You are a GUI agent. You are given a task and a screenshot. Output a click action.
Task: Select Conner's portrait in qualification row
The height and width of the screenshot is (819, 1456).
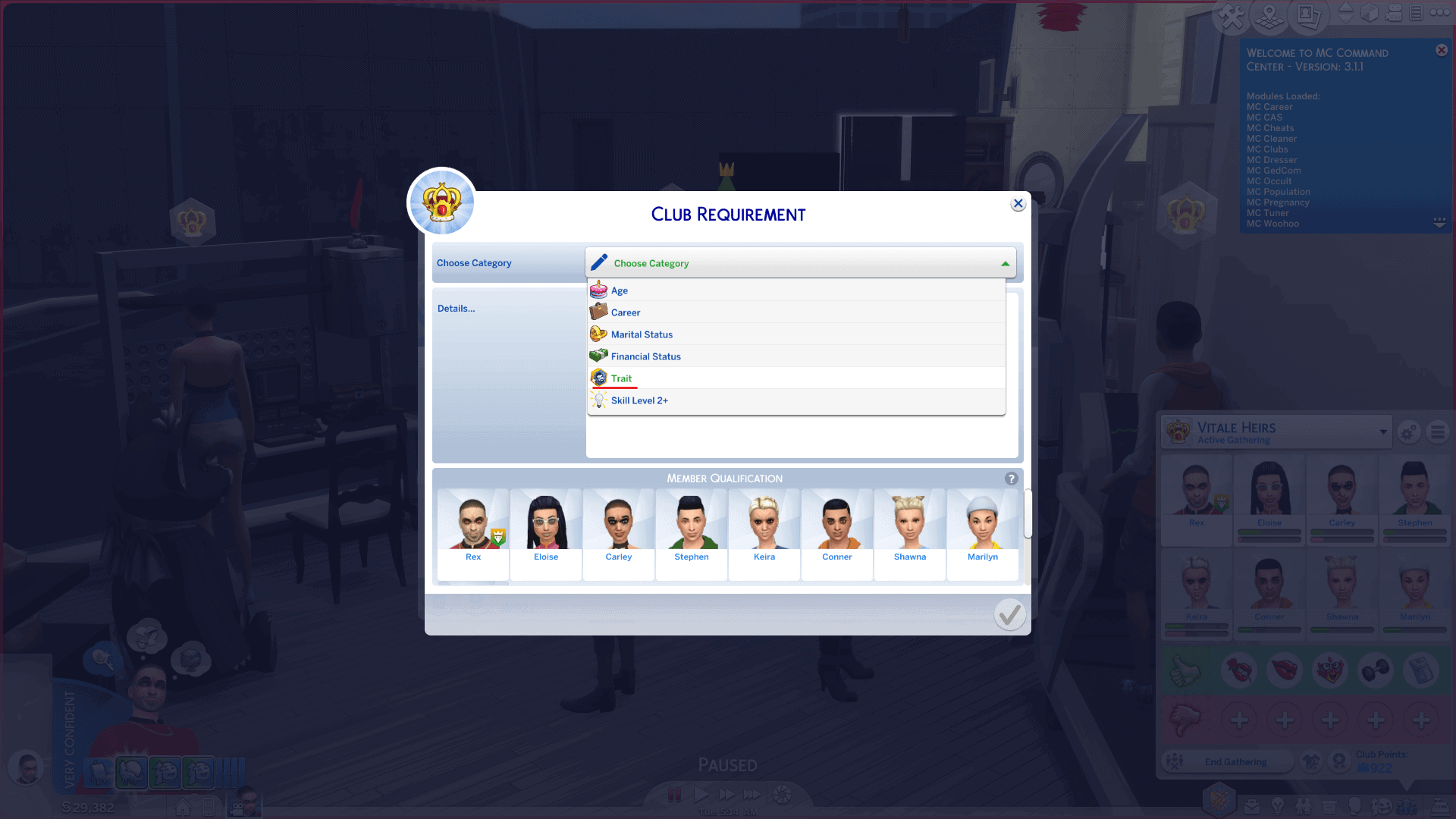click(837, 531)
